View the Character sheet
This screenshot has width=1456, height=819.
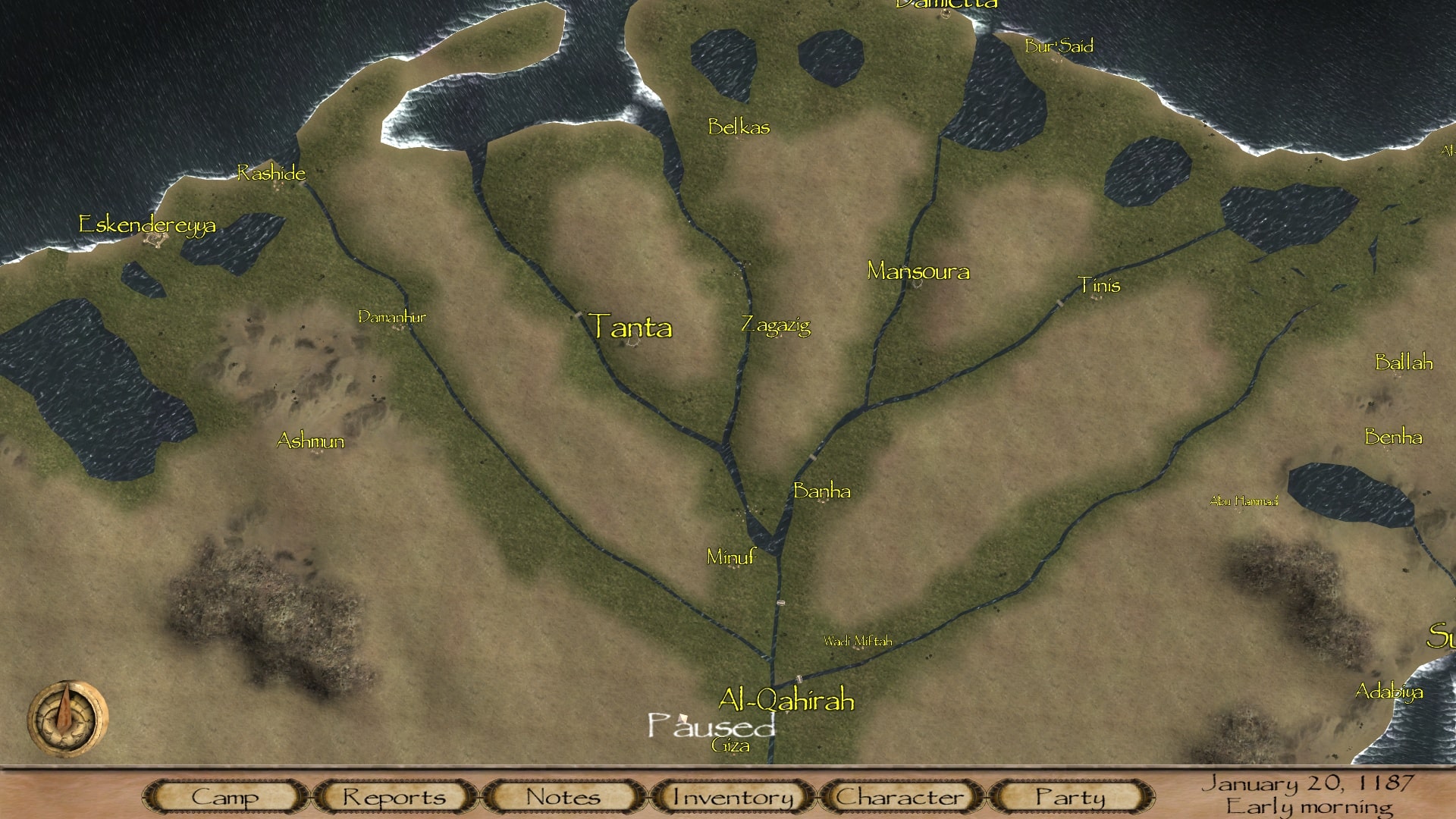[x=900, y=797]
